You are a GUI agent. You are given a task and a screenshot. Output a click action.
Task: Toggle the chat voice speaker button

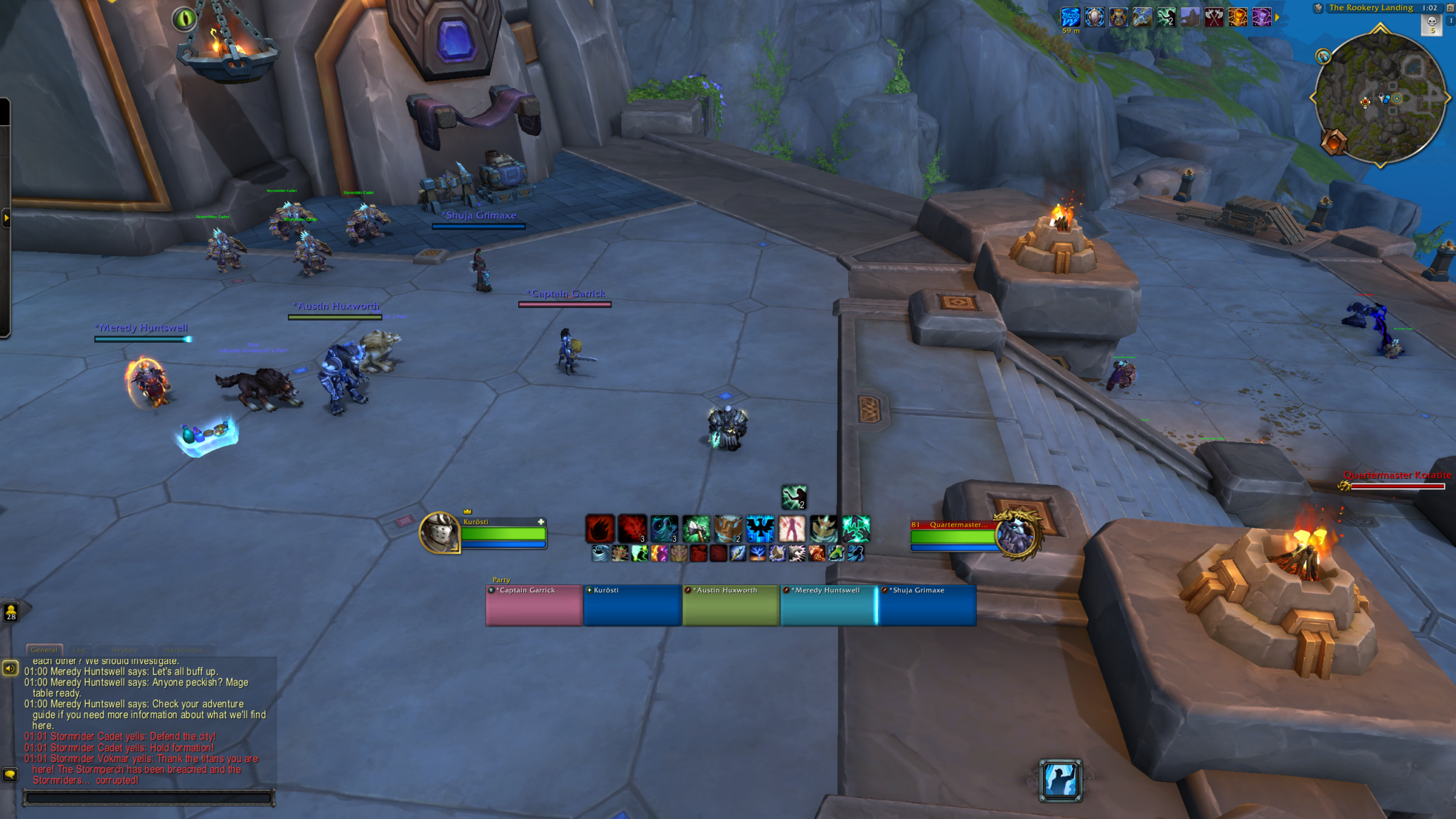(x=10, y=668)
